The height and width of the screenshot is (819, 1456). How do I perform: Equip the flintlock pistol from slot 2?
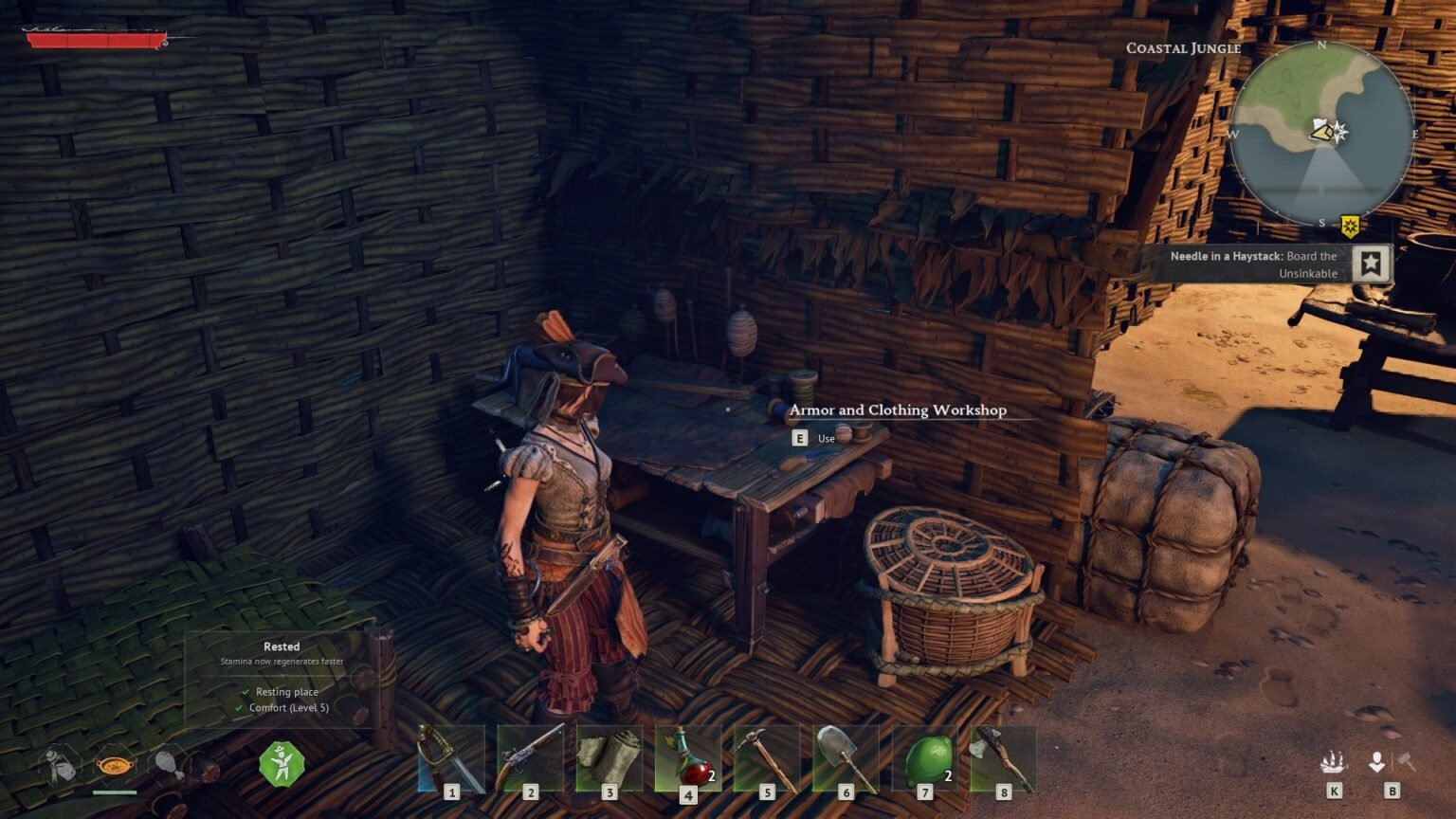click(x=530, y=758)
